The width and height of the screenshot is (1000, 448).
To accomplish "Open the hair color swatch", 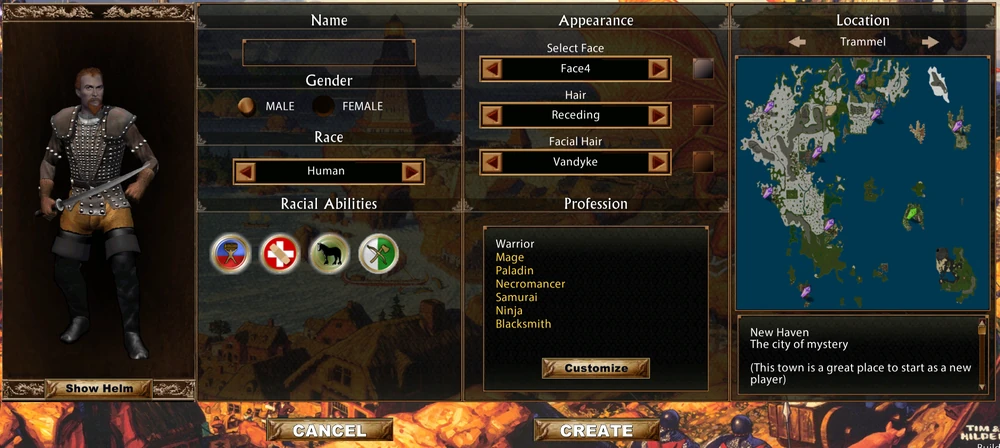I will click(x=703, y=115).
